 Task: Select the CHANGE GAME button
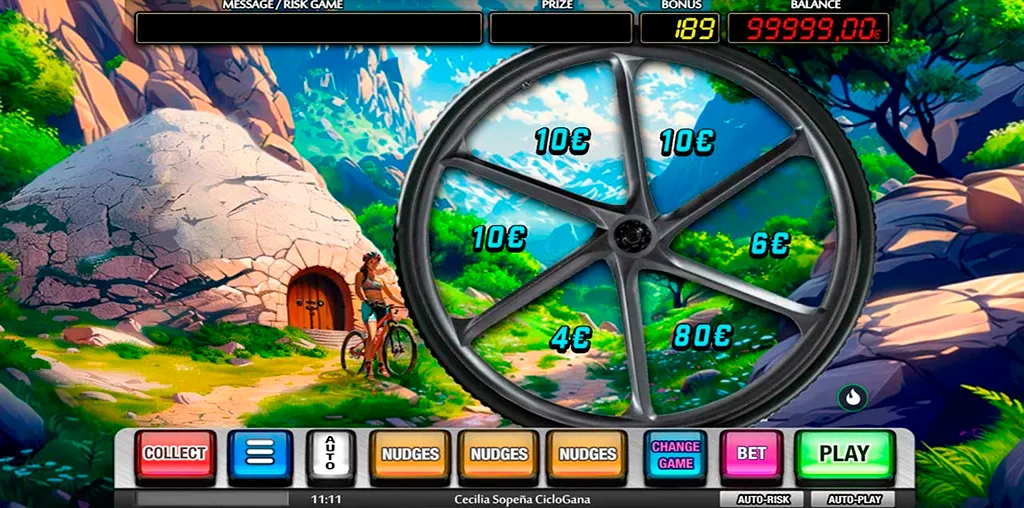(675, 456)
